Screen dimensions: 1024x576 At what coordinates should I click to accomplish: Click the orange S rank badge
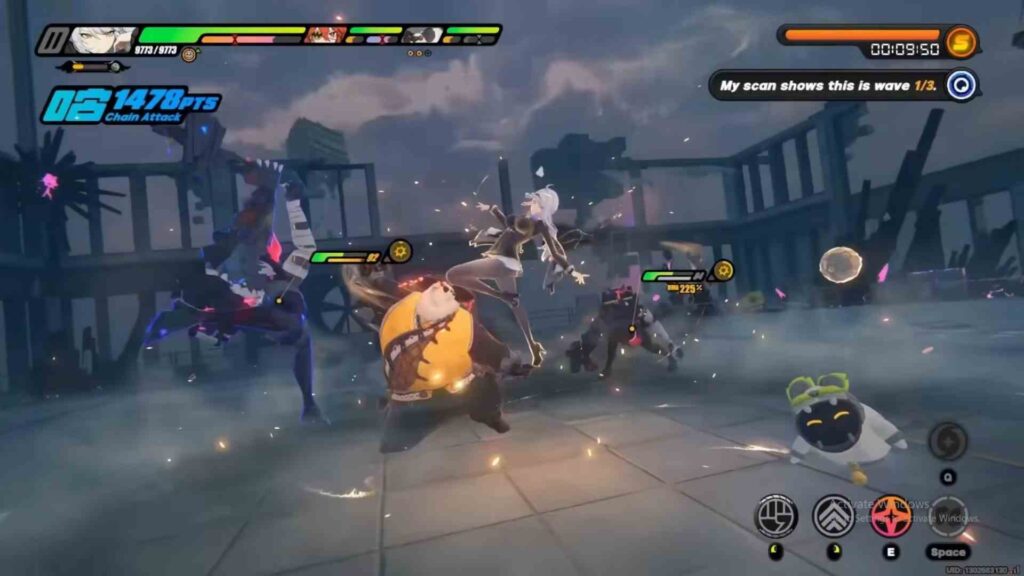[961, 41]
